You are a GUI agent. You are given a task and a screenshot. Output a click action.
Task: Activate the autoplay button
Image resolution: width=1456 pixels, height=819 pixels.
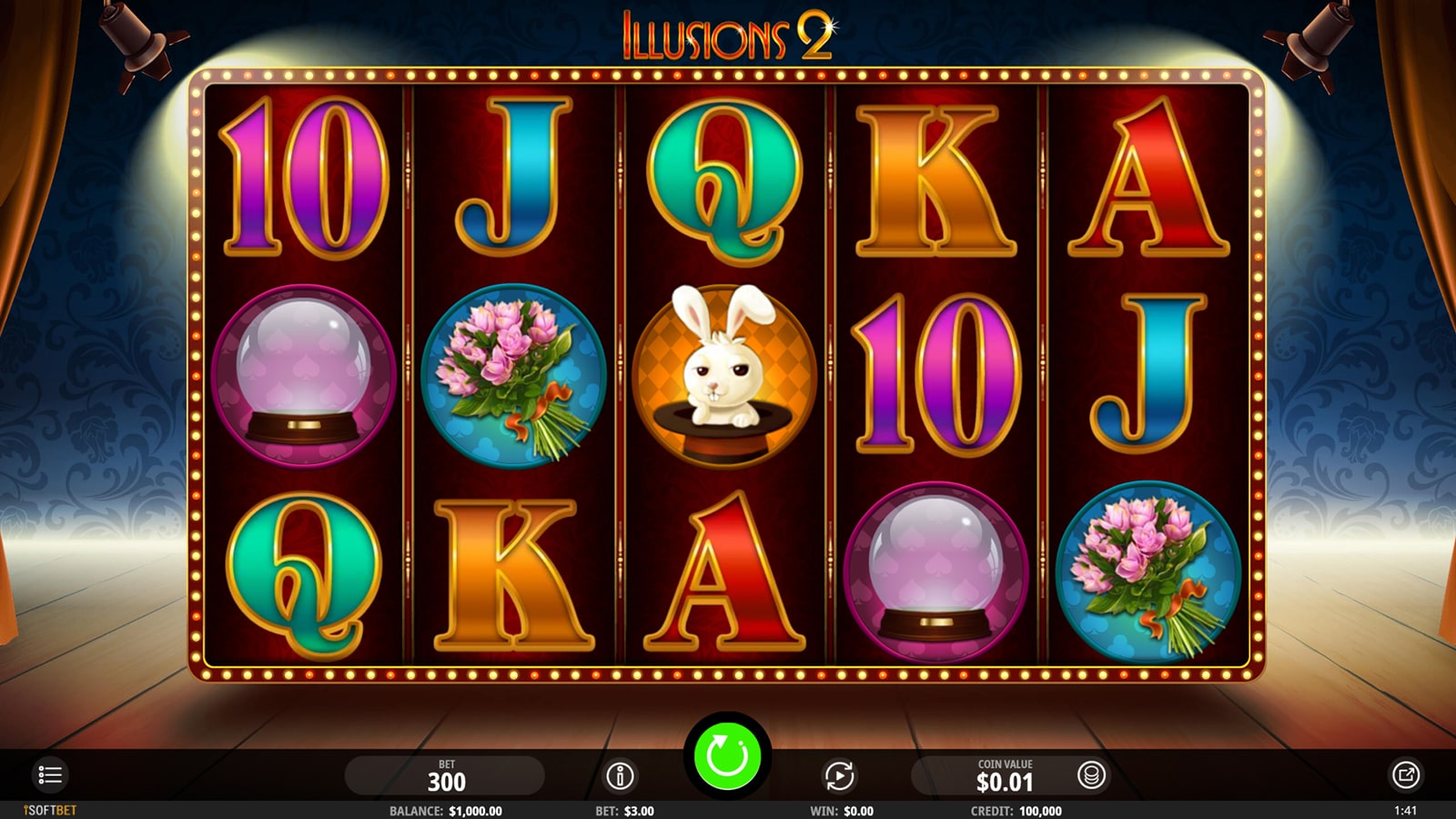(839, 776)
